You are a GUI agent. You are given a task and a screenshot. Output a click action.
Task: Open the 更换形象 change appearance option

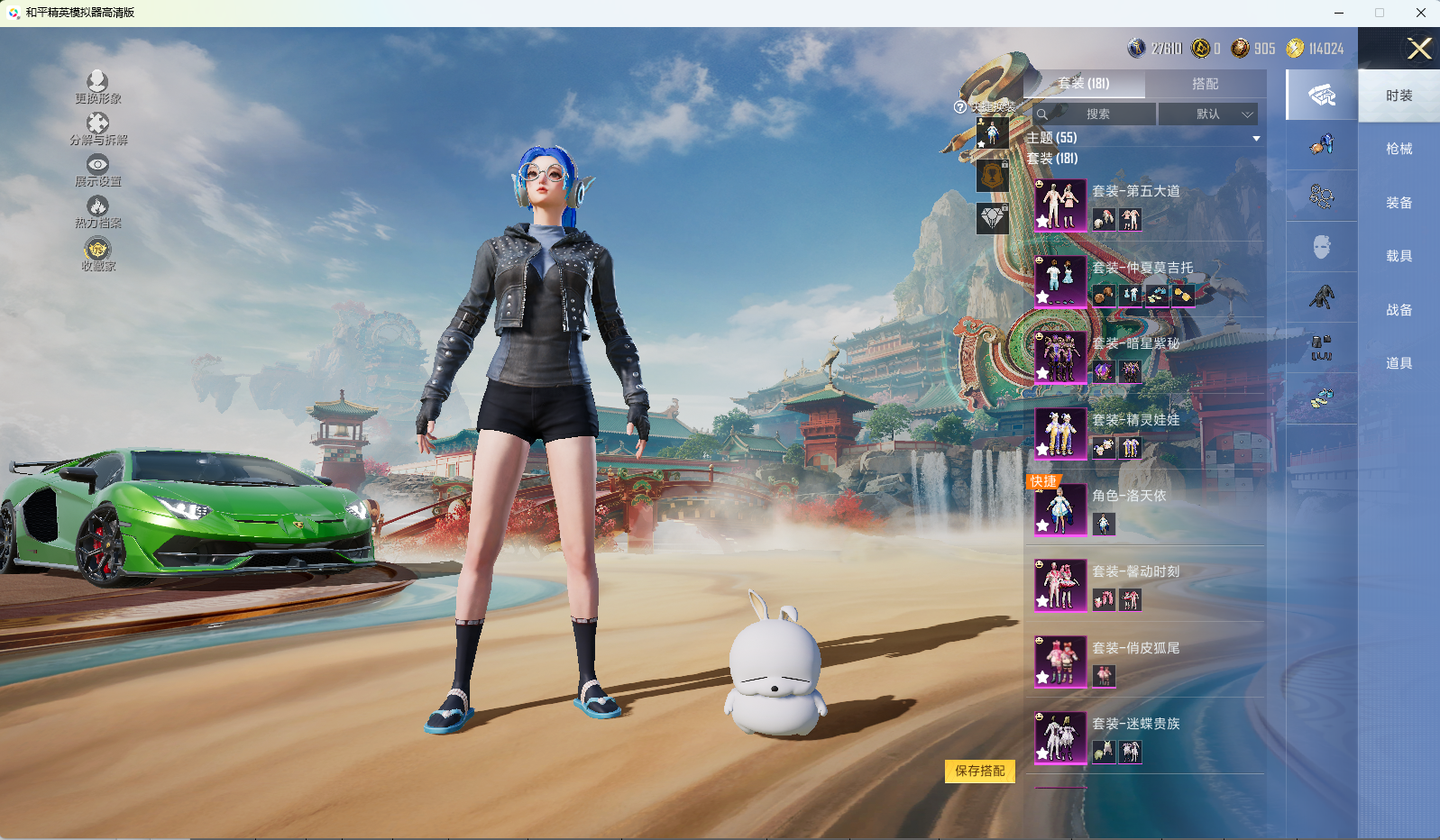[x=97, y=87]
